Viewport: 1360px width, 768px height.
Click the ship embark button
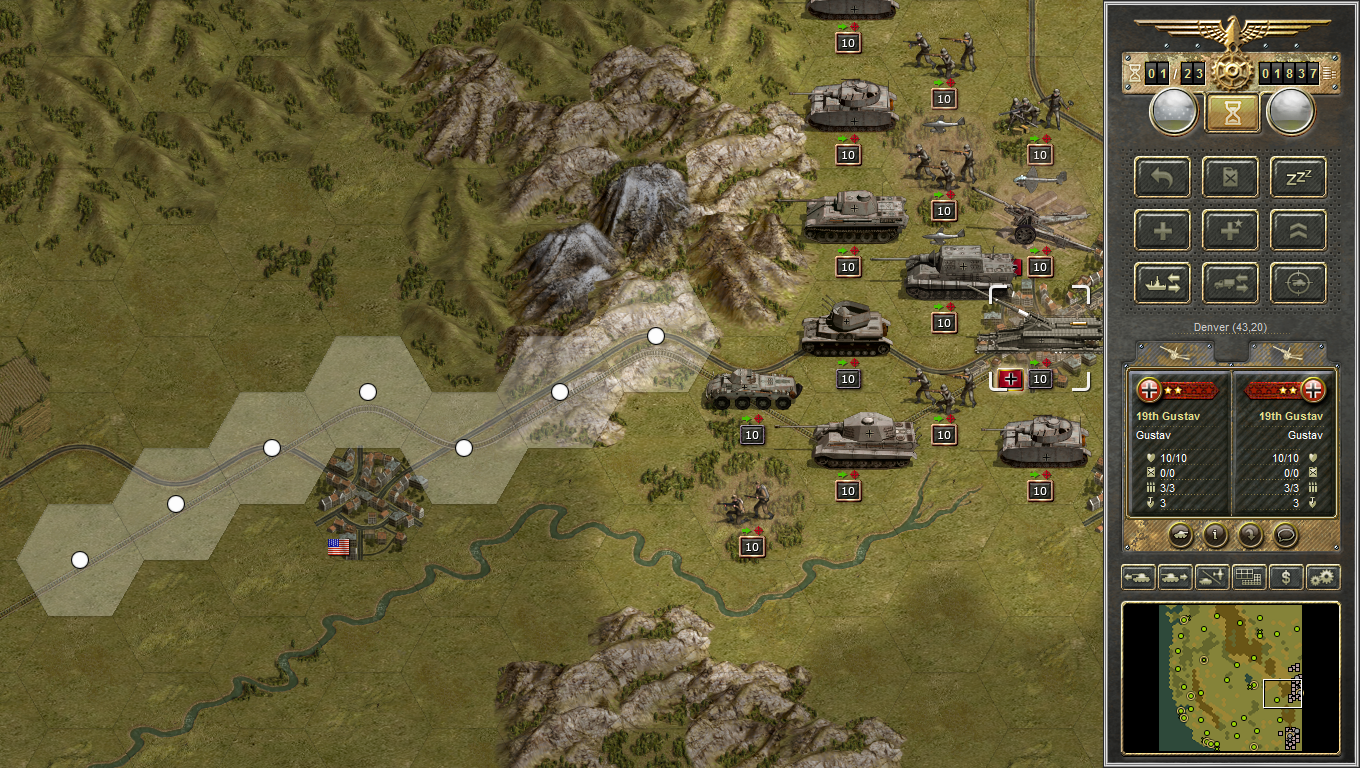click(x=1162, y=283)
